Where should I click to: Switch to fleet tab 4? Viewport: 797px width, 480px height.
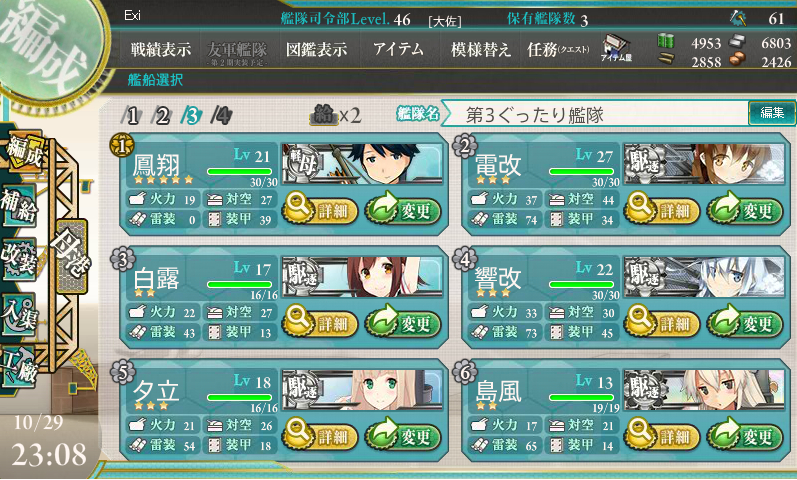pyautogui.click(x=221, y=114)
